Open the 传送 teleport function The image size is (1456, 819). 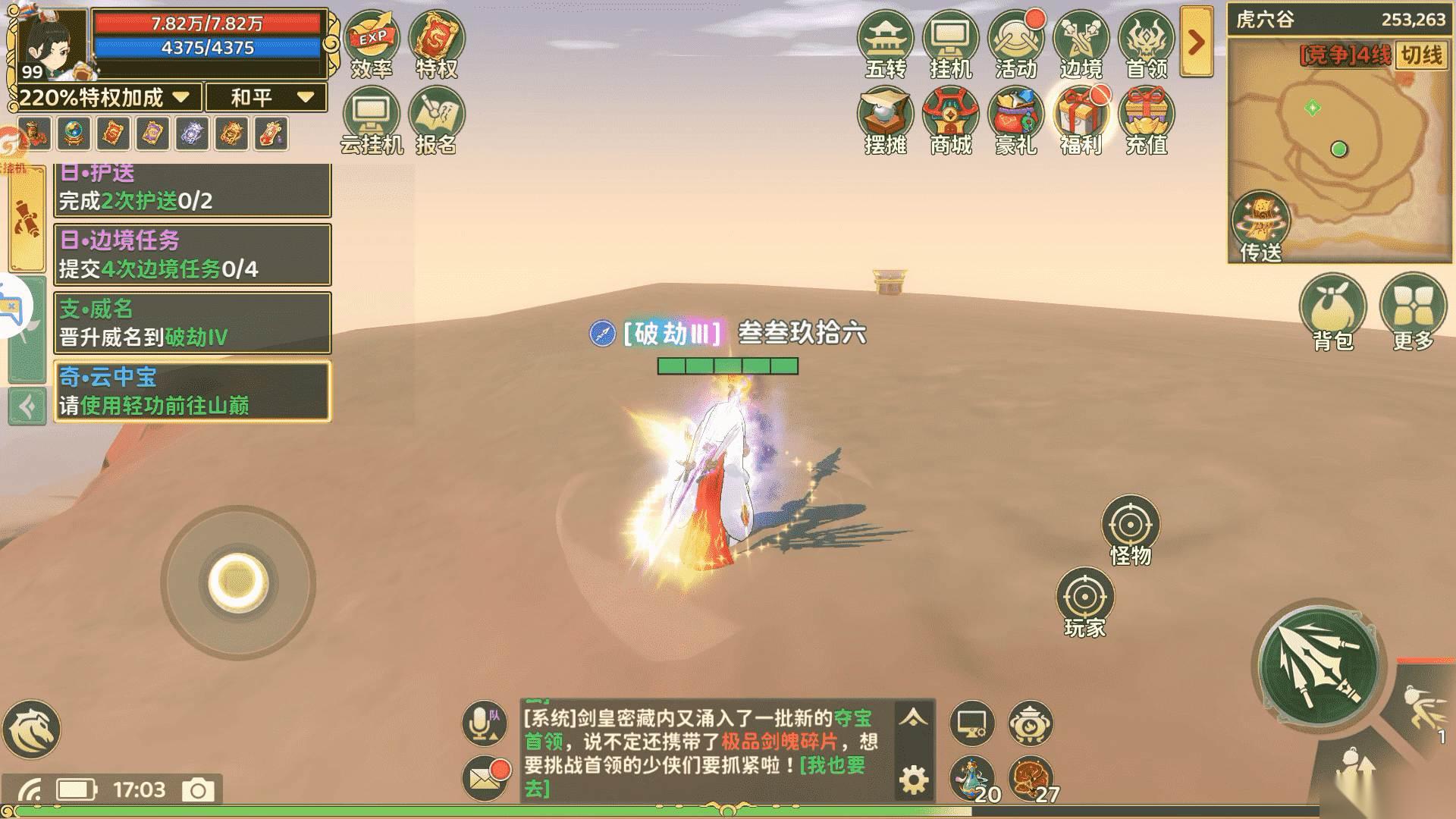1260,225
